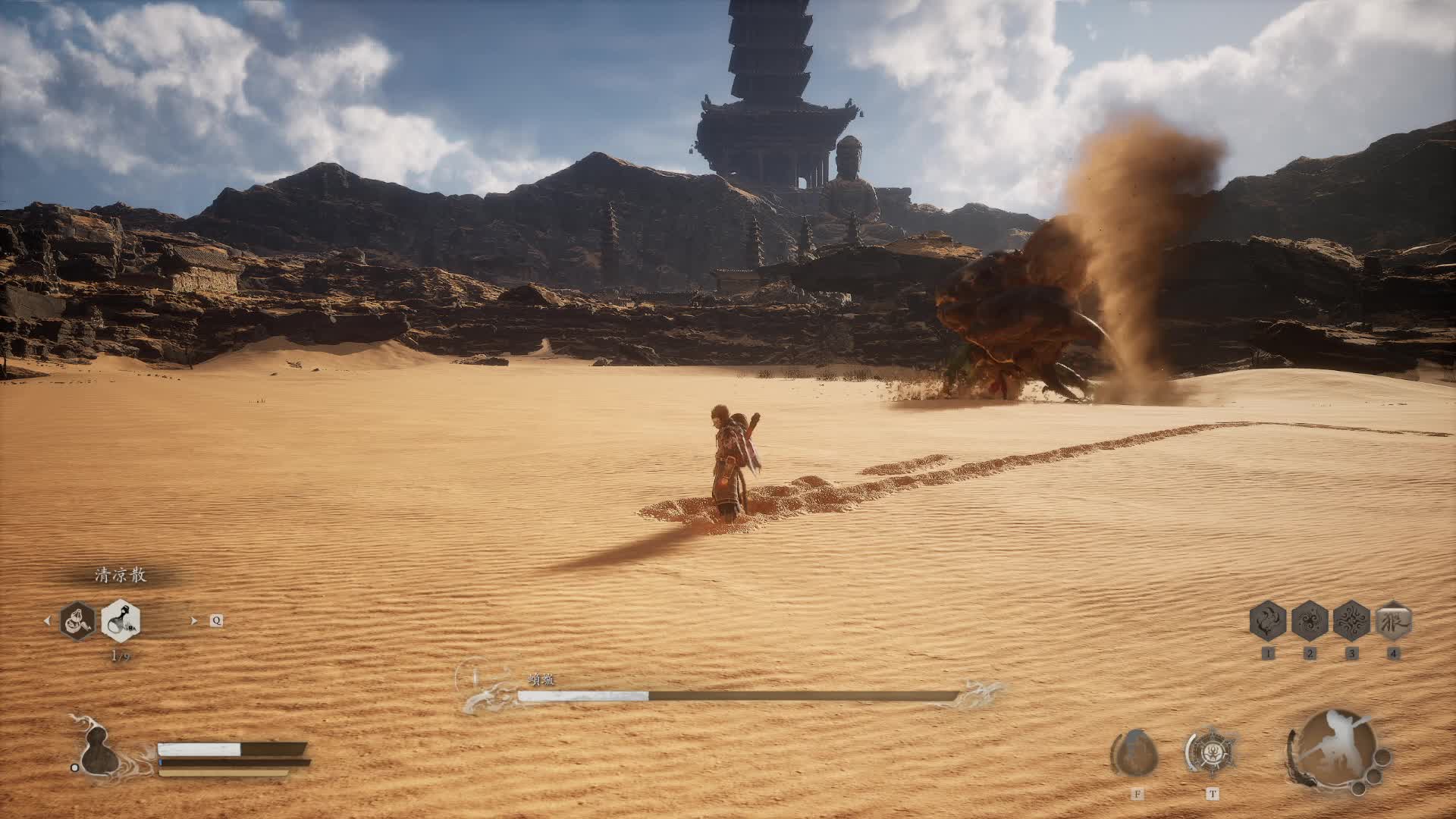Activate the swirling vortex spell
Screen dimensions: 1456x819
click(x=1310, y=621)
